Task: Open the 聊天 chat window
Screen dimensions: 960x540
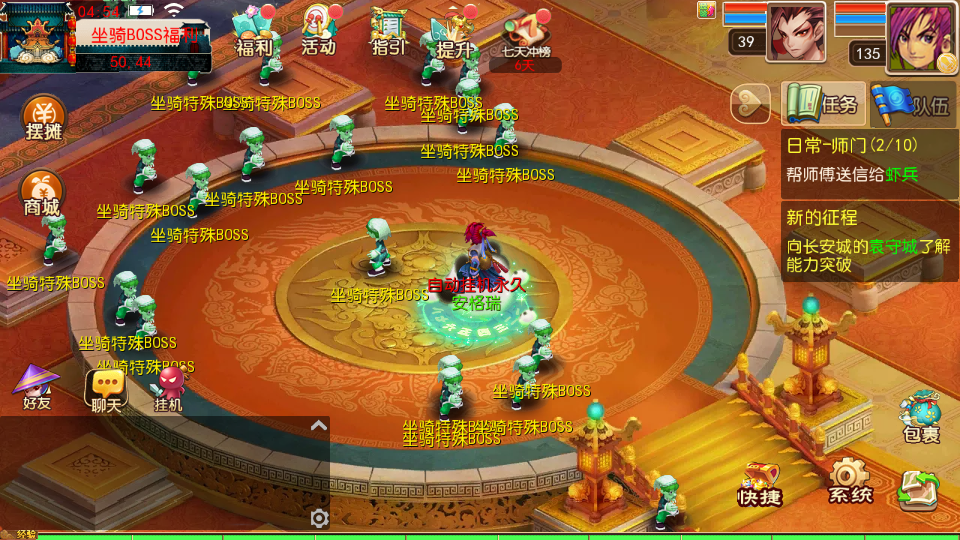Action: coord(105,389)
